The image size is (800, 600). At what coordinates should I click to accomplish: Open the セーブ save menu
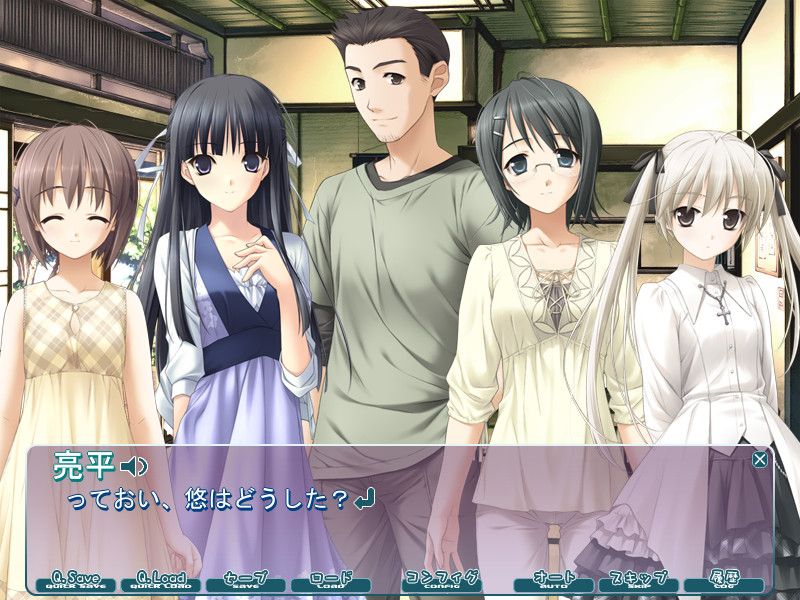[246, 581]
